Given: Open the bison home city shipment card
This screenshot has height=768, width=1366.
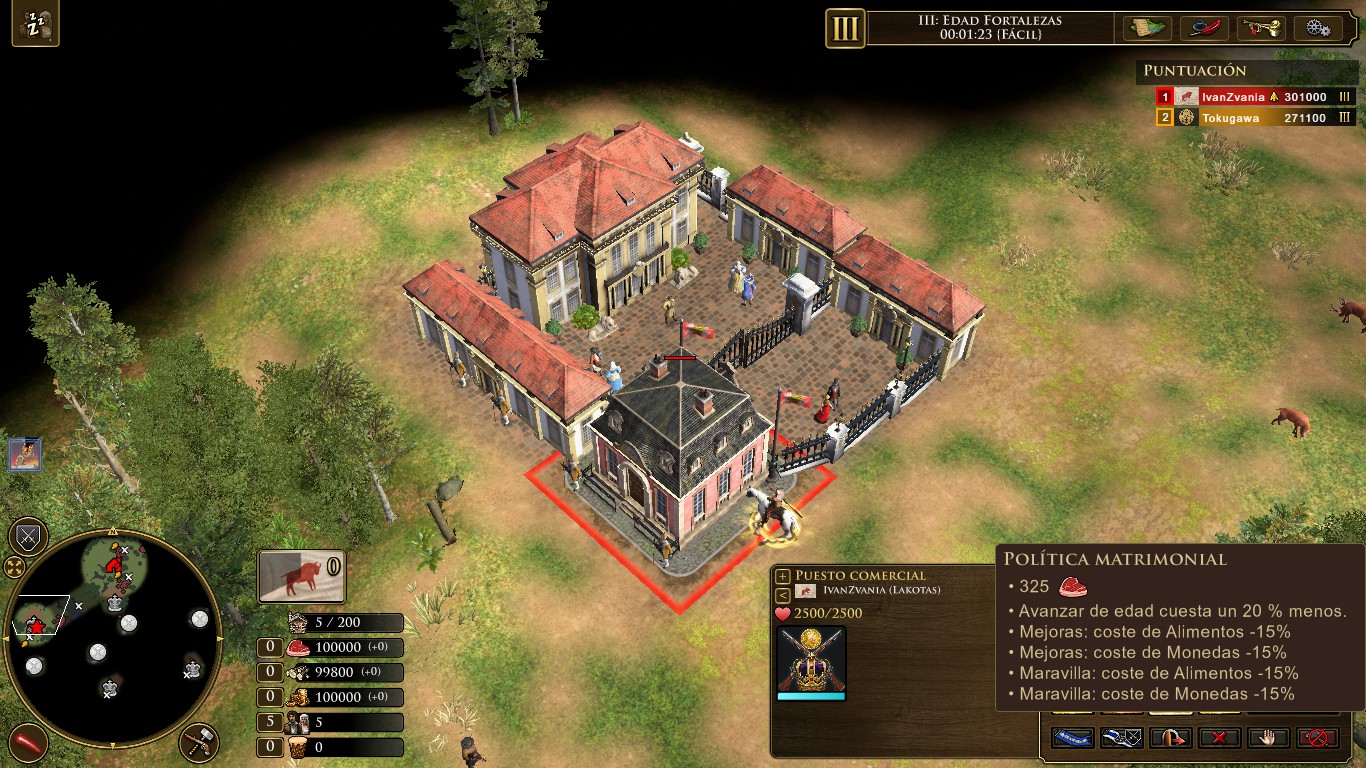Looking at the screenshot, I should tap(301, 577).
